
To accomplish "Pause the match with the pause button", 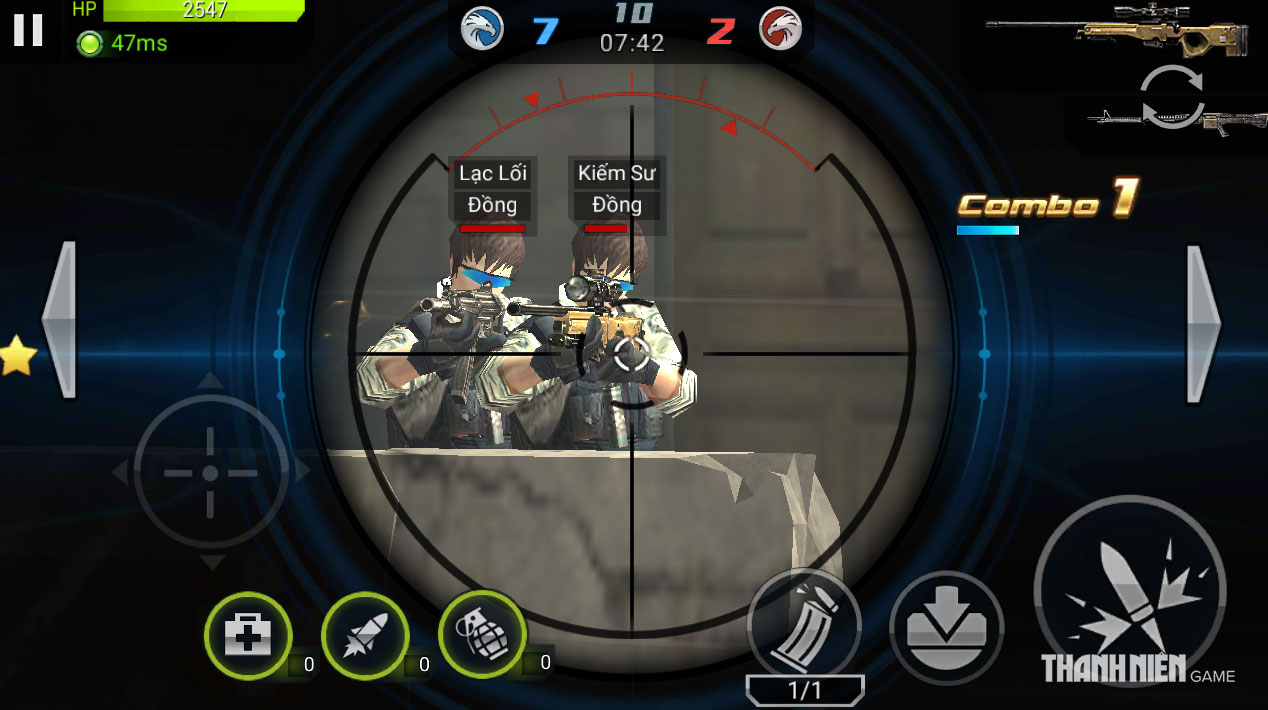I will (28, 30).
